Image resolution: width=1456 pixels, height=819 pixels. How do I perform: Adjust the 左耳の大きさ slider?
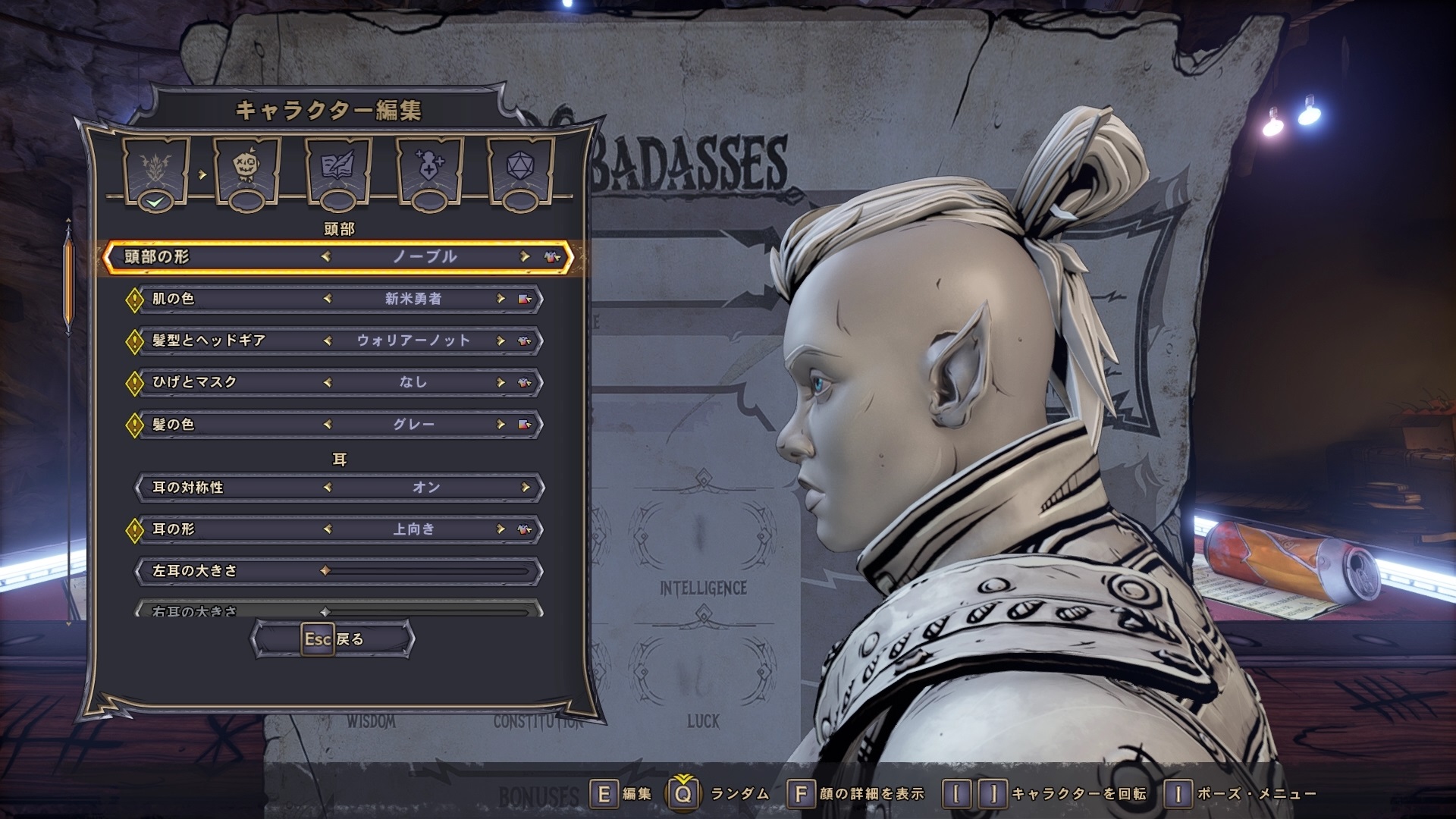pyautogui.click(x=425, y=571)
